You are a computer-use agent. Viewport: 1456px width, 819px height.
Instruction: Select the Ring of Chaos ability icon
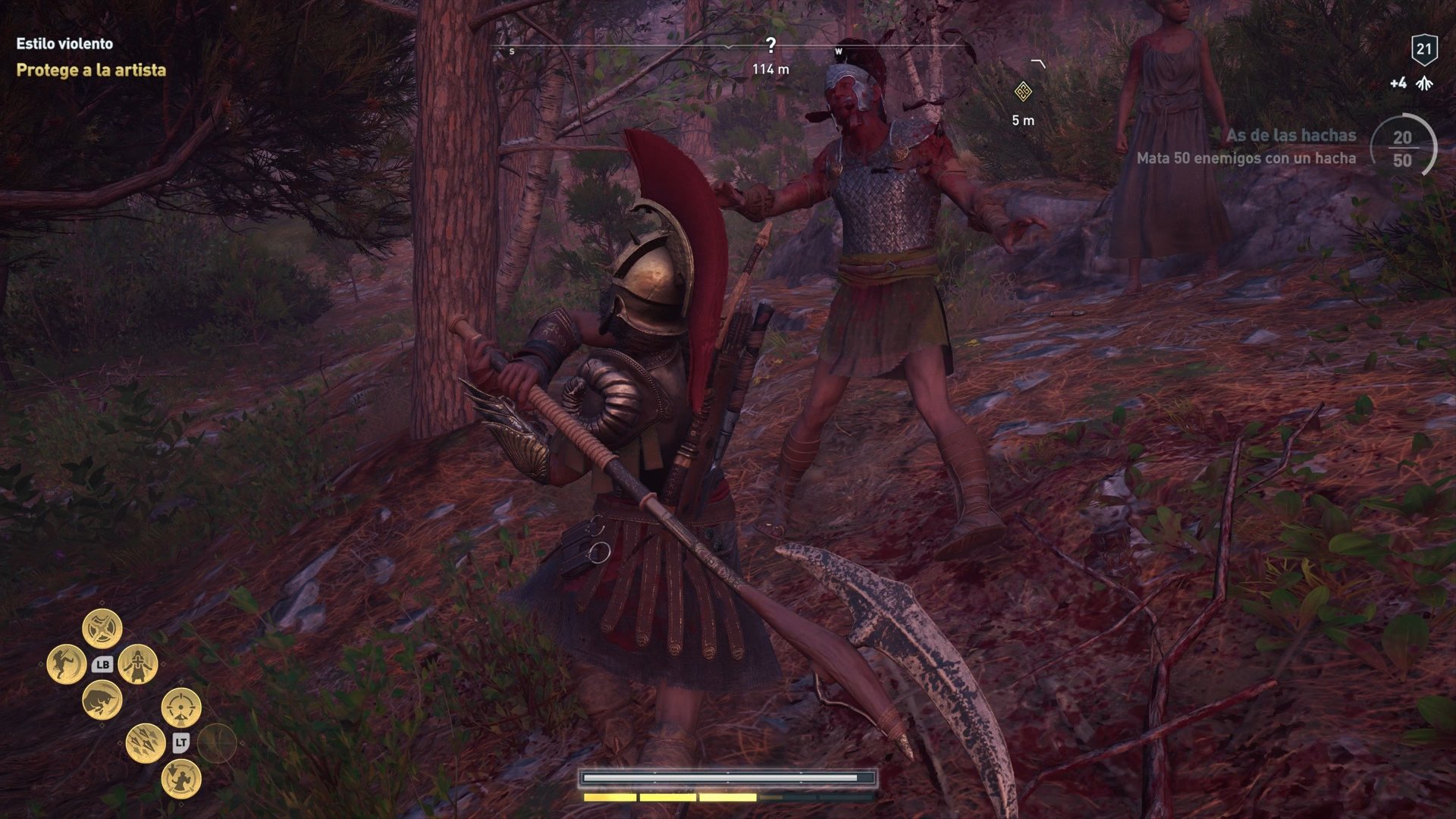102,628
